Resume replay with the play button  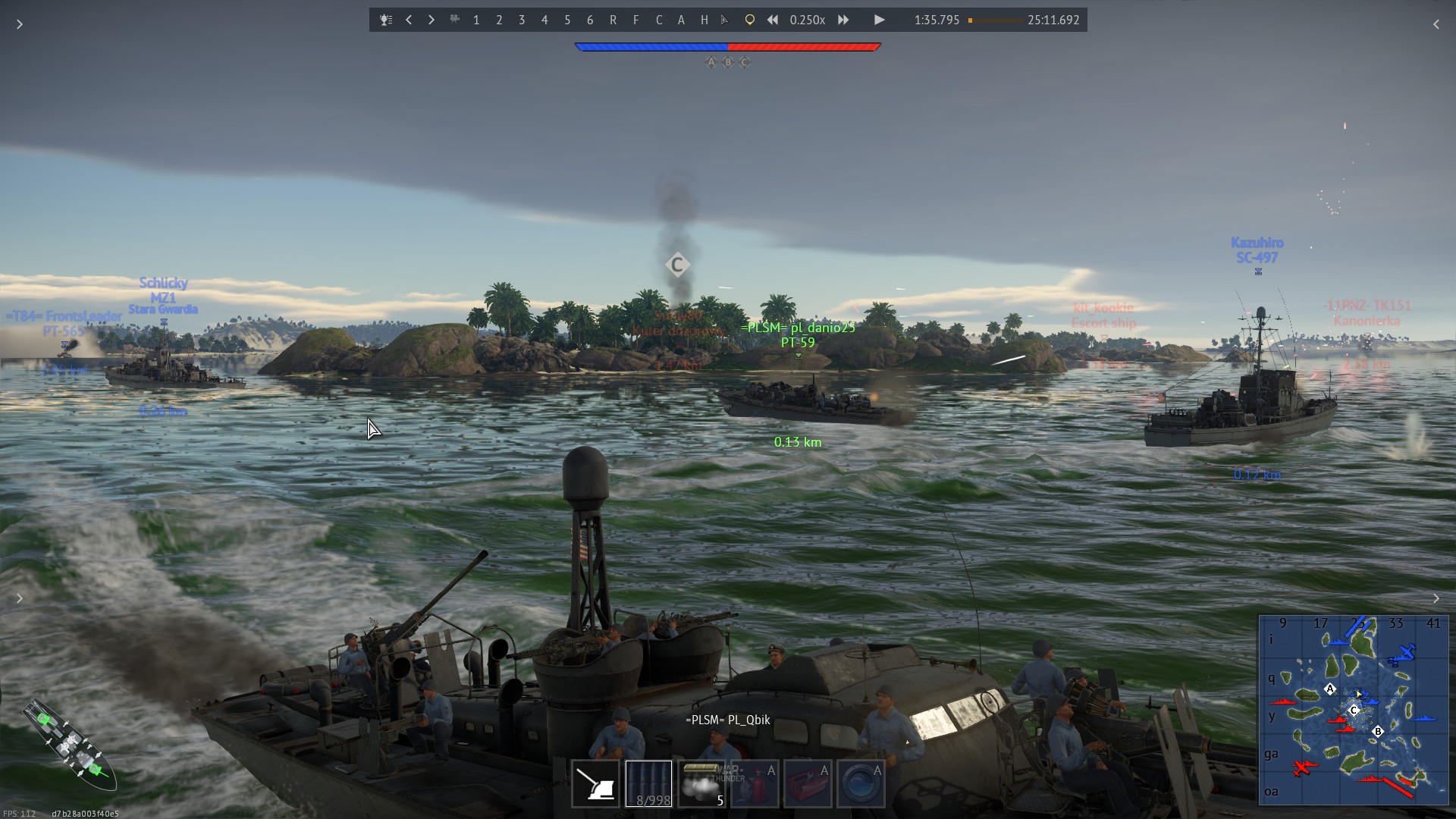(879, 20)
